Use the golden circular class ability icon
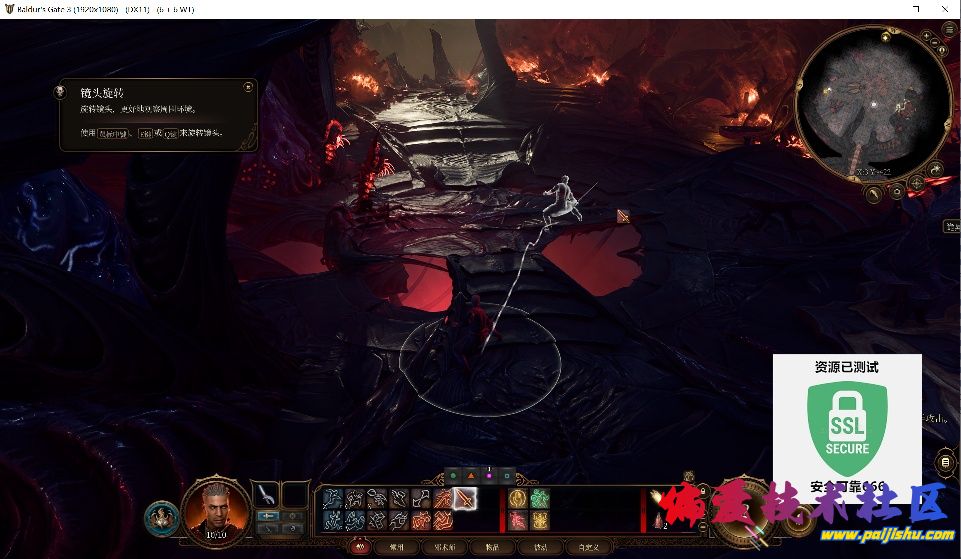The width and height of the screenshot is (961, 559). coord(518,498)
